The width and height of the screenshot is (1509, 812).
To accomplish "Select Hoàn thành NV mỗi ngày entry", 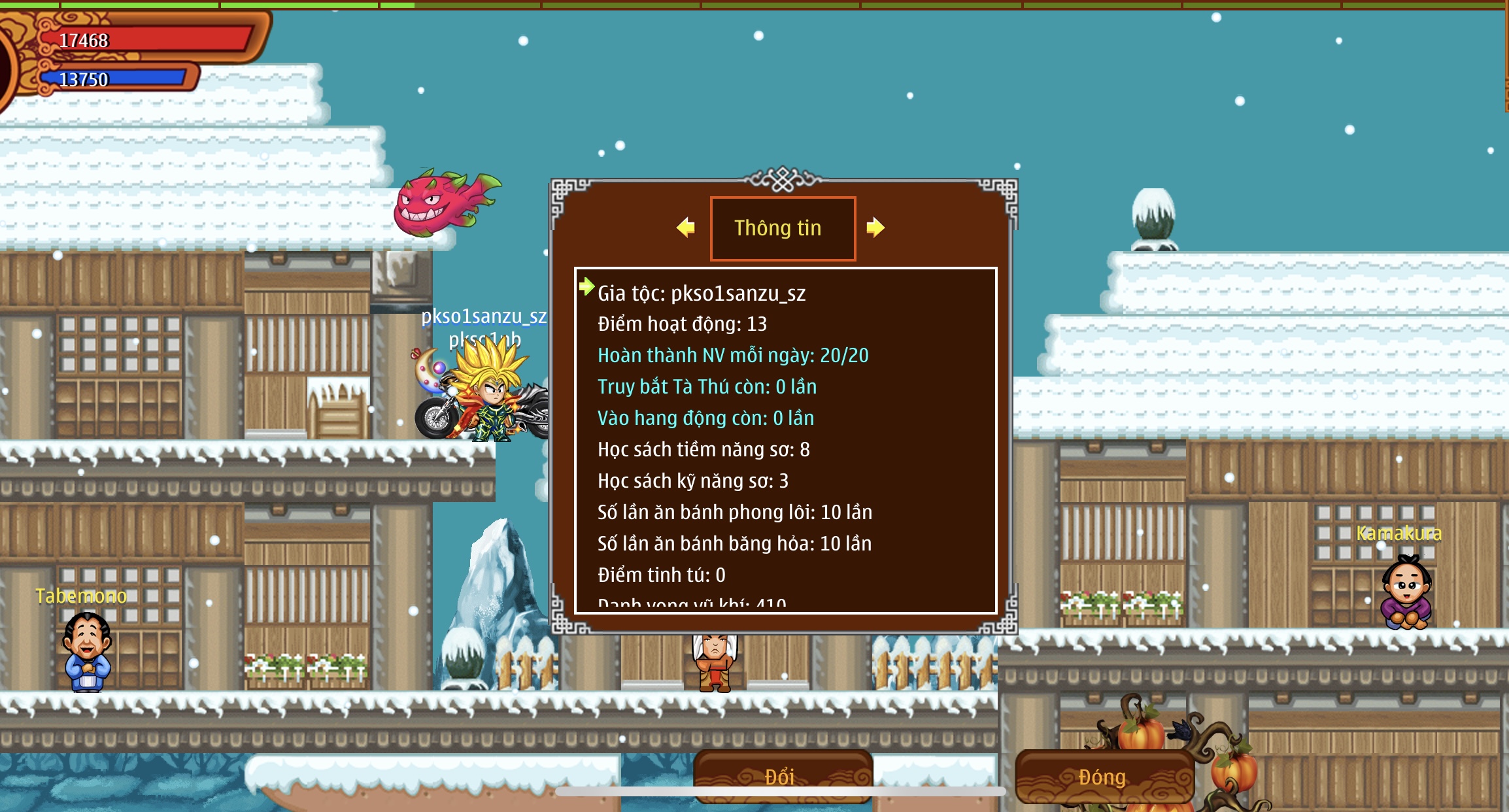I will point(733,355).
